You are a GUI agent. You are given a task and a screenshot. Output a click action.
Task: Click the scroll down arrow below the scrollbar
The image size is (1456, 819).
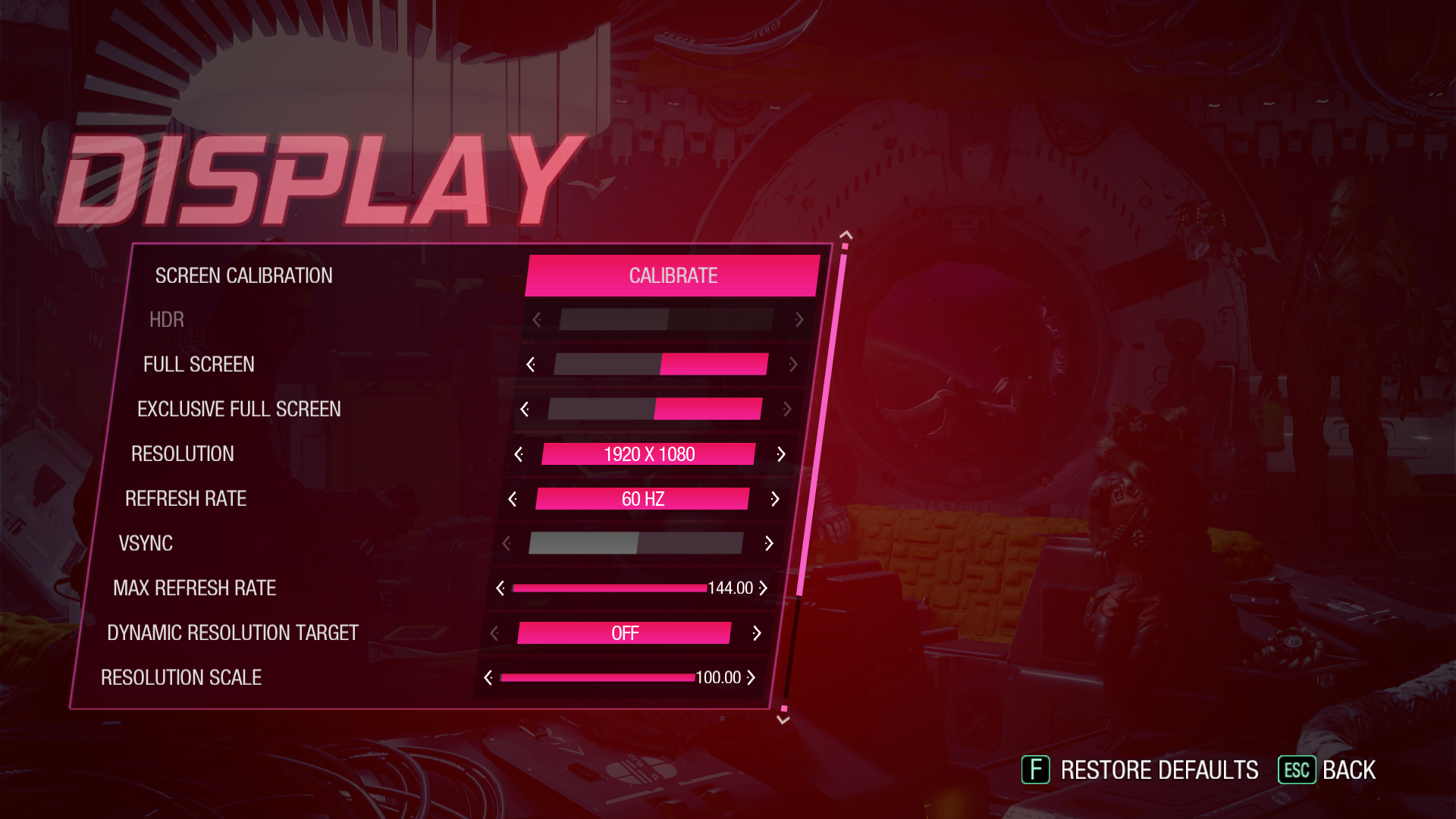(783, 720)
